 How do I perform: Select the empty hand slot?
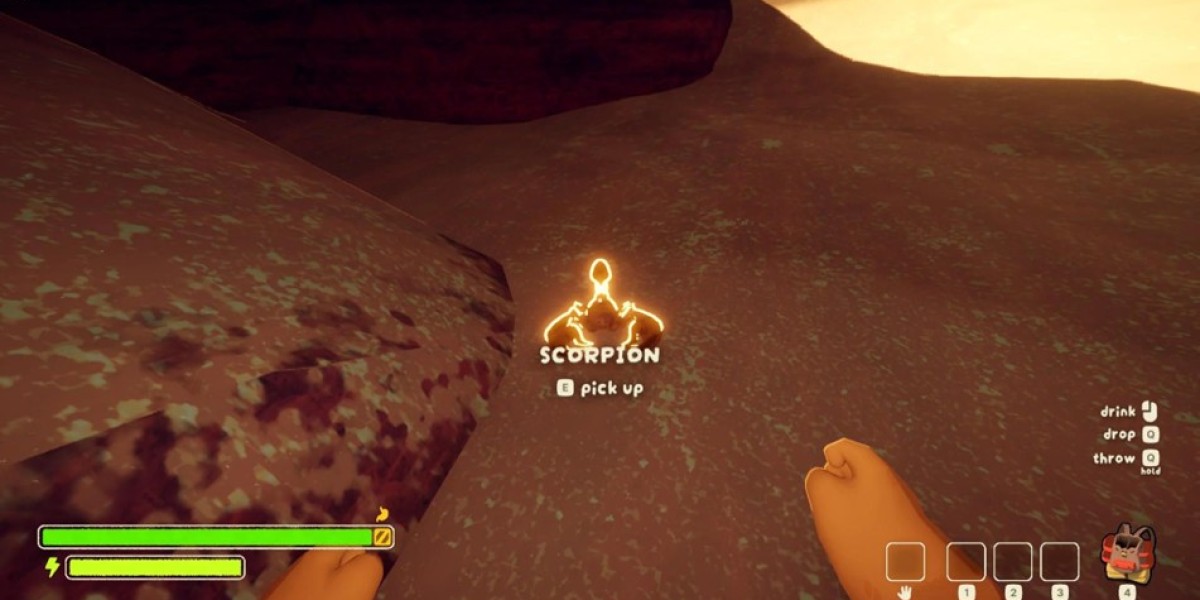(x=905, y=562)
